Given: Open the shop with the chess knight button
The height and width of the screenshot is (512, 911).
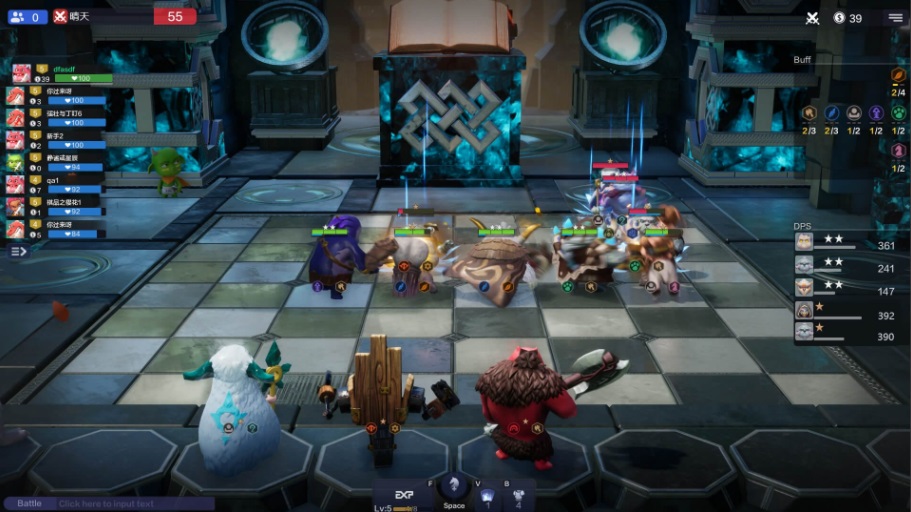Looking at the screenshot, I should 453,486.
